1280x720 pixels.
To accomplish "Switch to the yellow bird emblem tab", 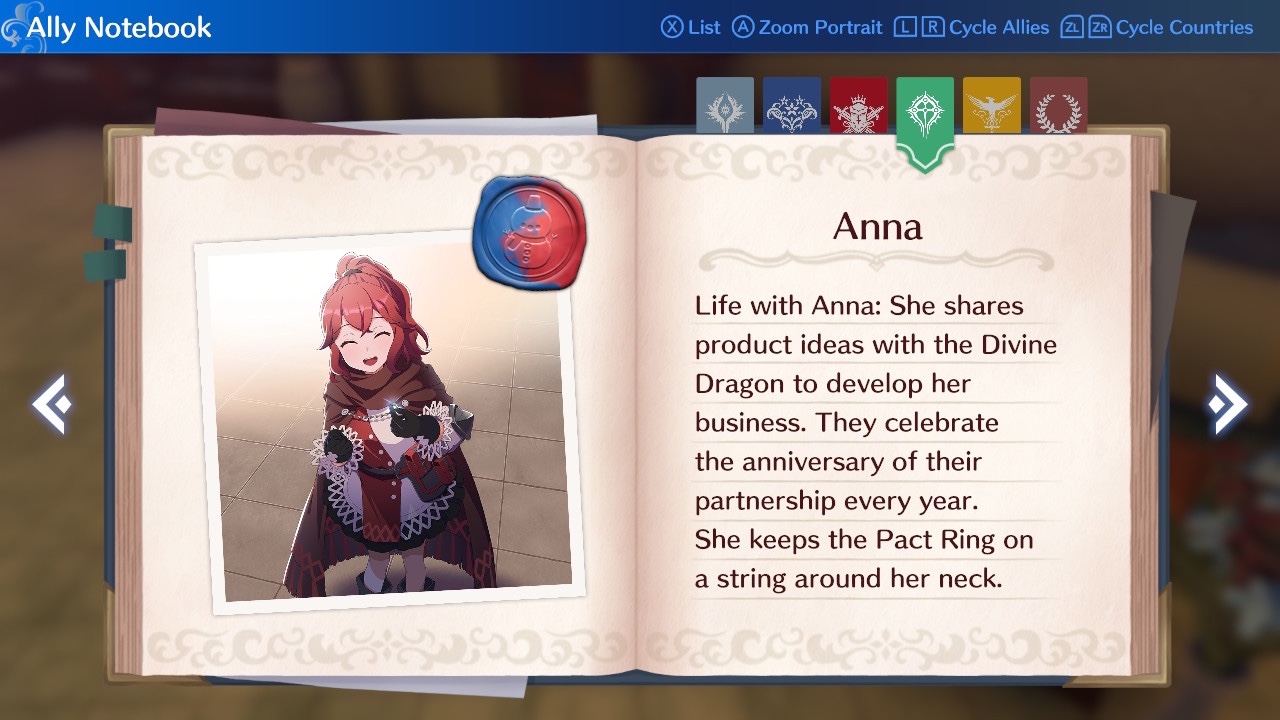I will [x=991, y=106].
